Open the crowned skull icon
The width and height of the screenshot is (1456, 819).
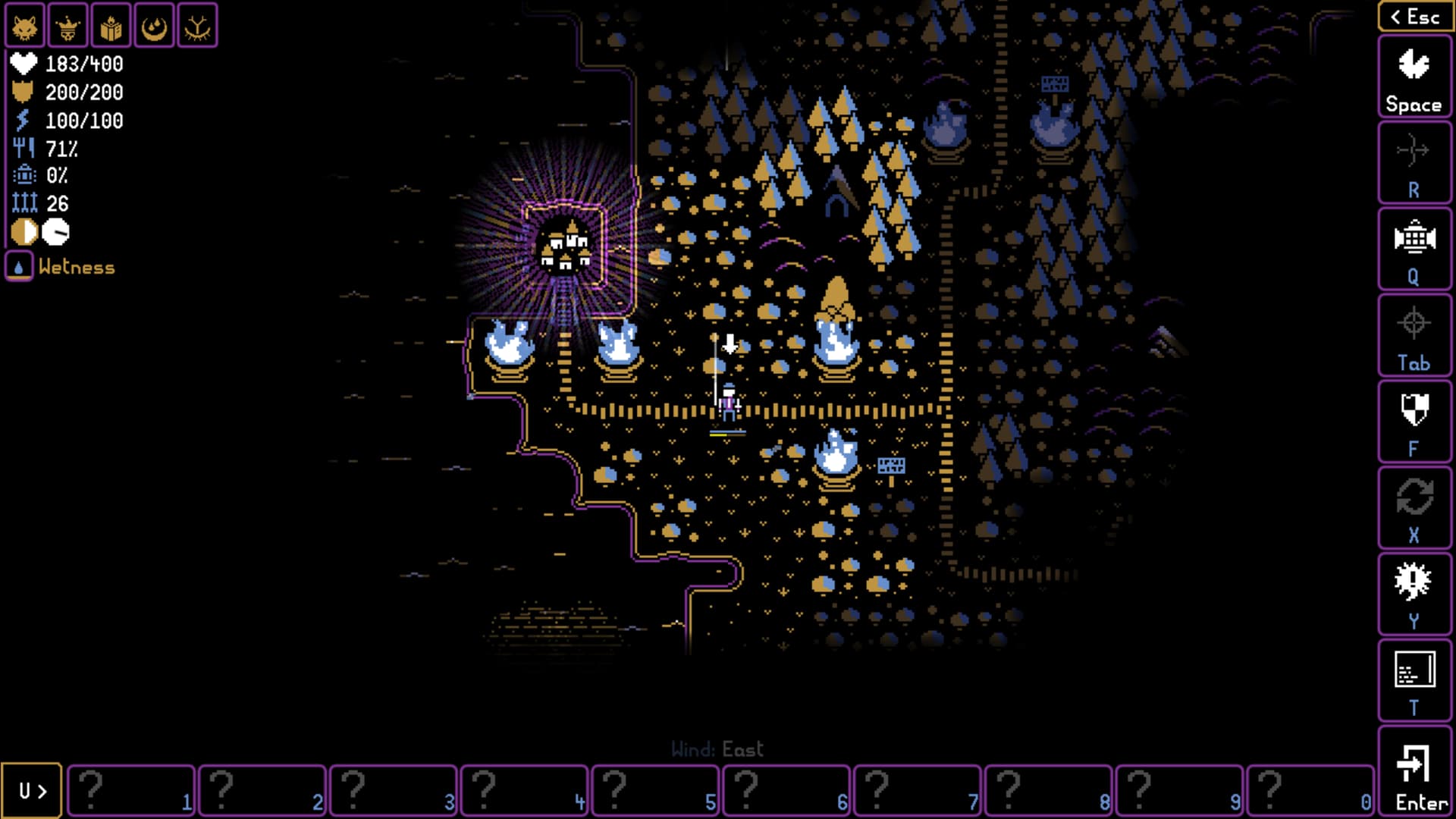pyautogui.click(x=68, y=27)
